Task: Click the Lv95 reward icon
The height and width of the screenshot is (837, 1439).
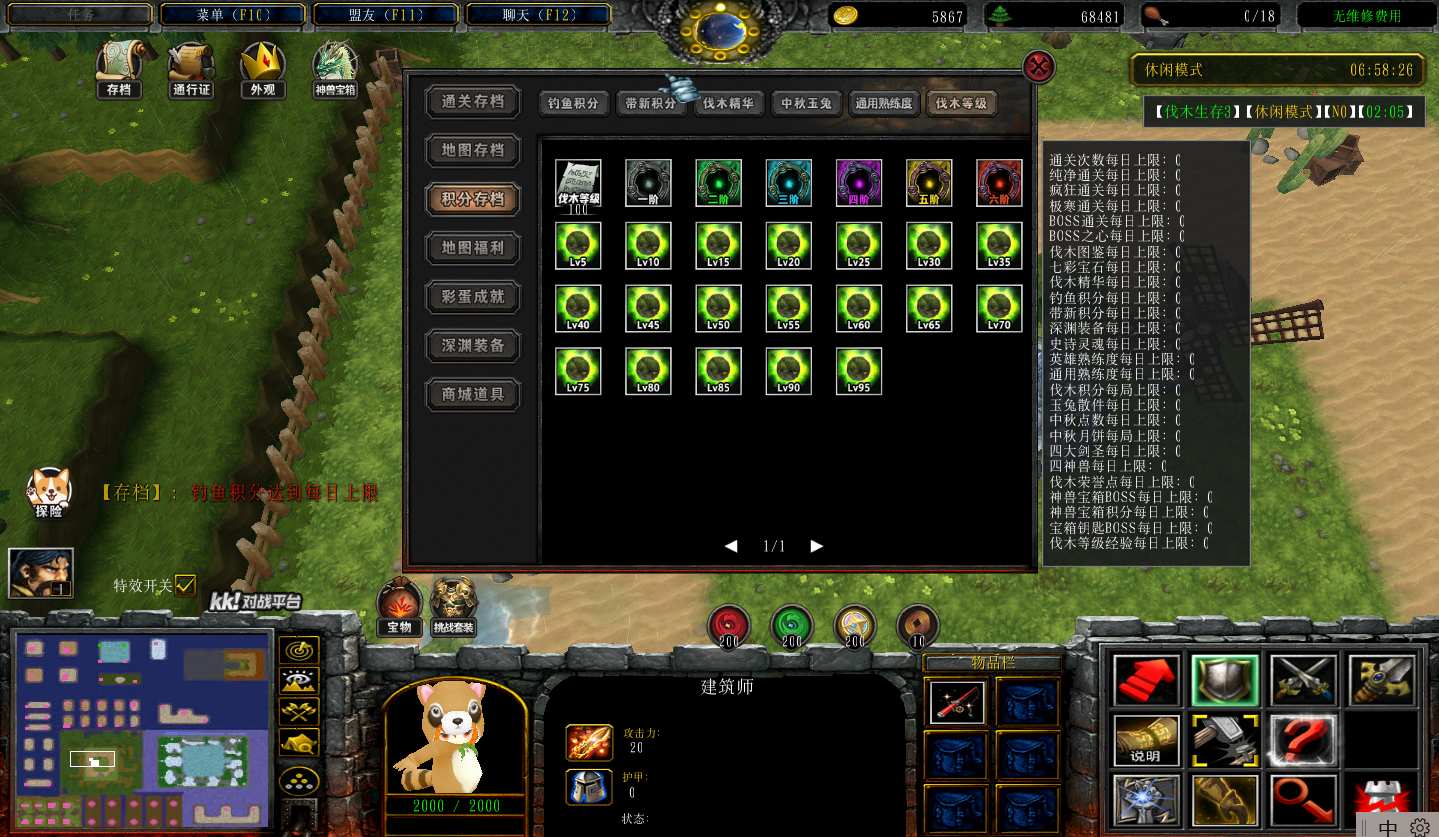Action: [859, 371]
